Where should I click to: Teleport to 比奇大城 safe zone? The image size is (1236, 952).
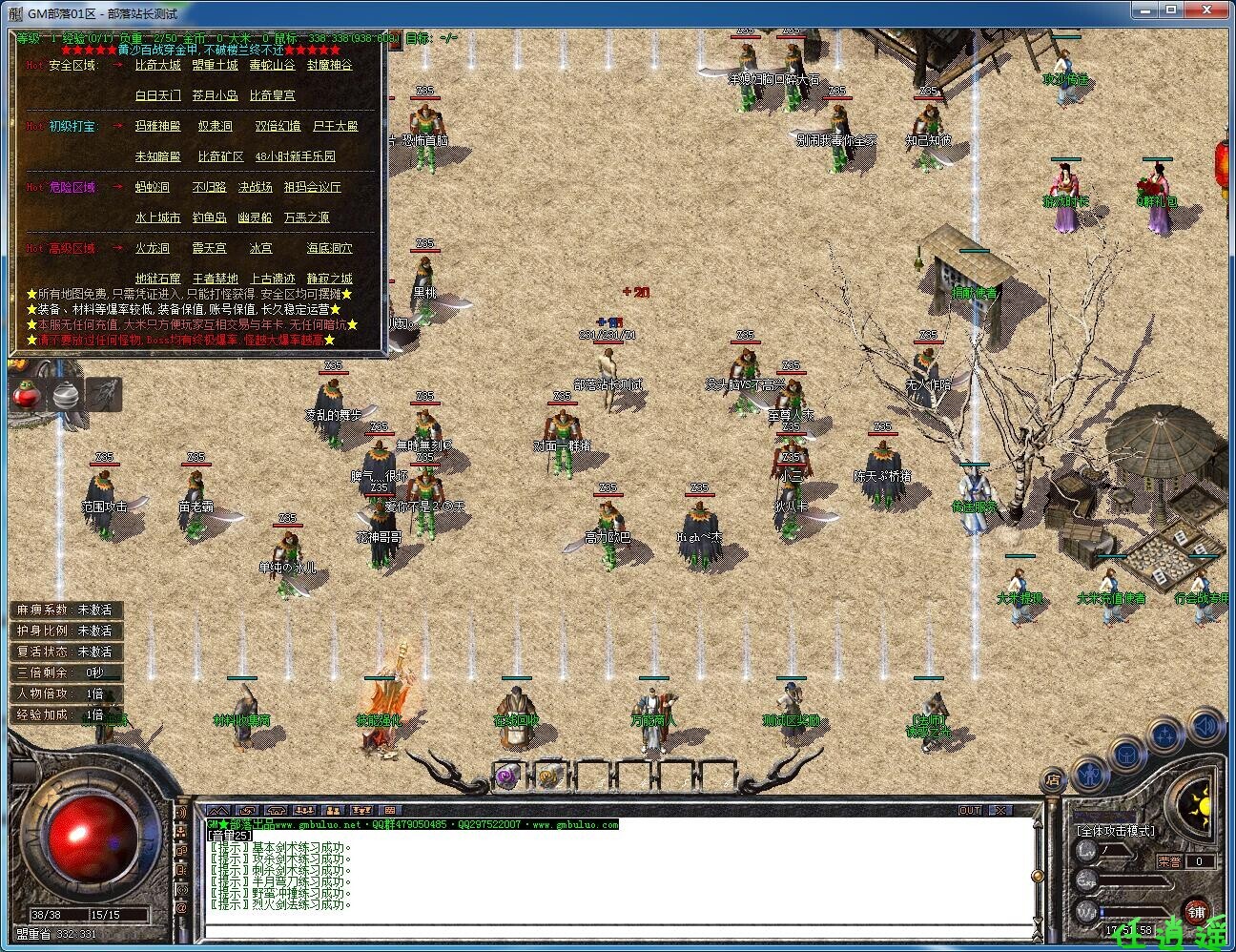click(157, 65)
